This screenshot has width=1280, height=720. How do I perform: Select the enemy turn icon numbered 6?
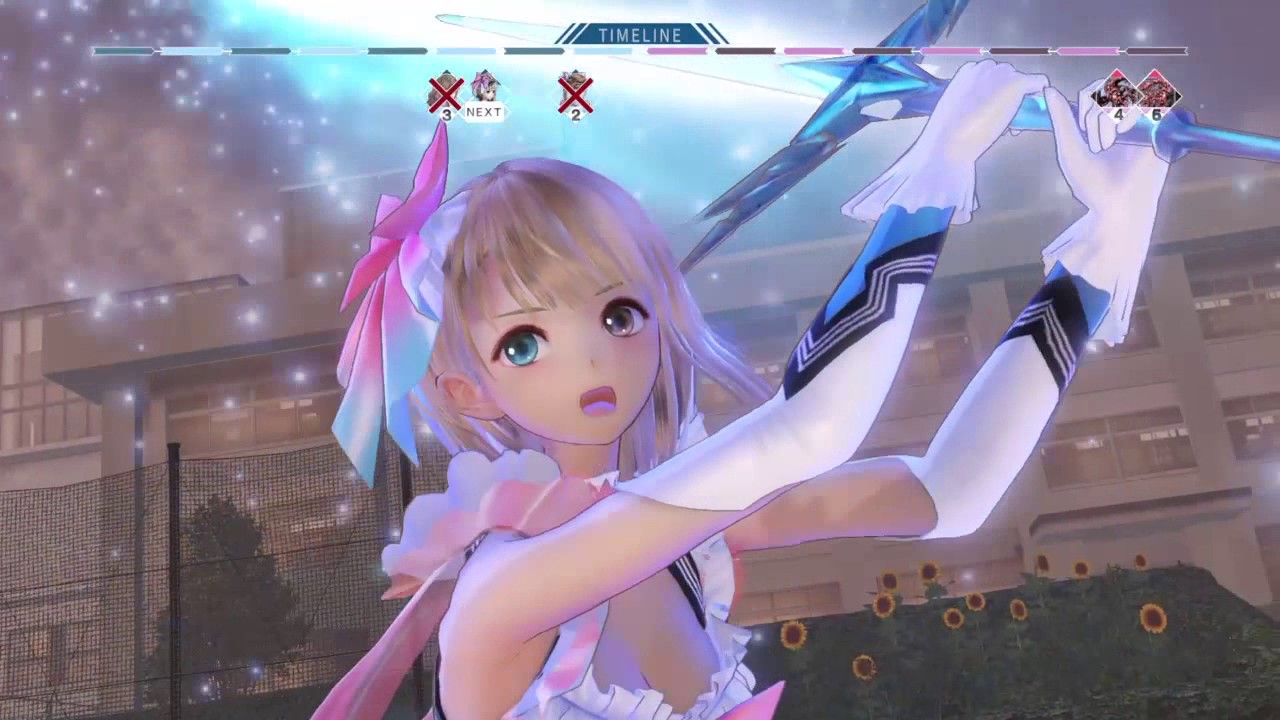click(x=1156, y=92)
